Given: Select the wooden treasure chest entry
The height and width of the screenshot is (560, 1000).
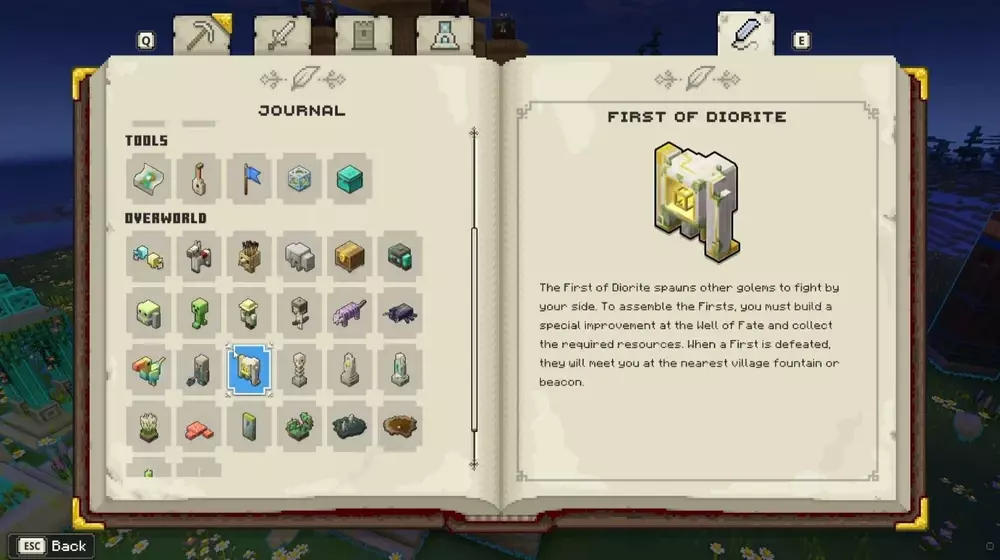Looking at the screenshot, I should point(349,256).
